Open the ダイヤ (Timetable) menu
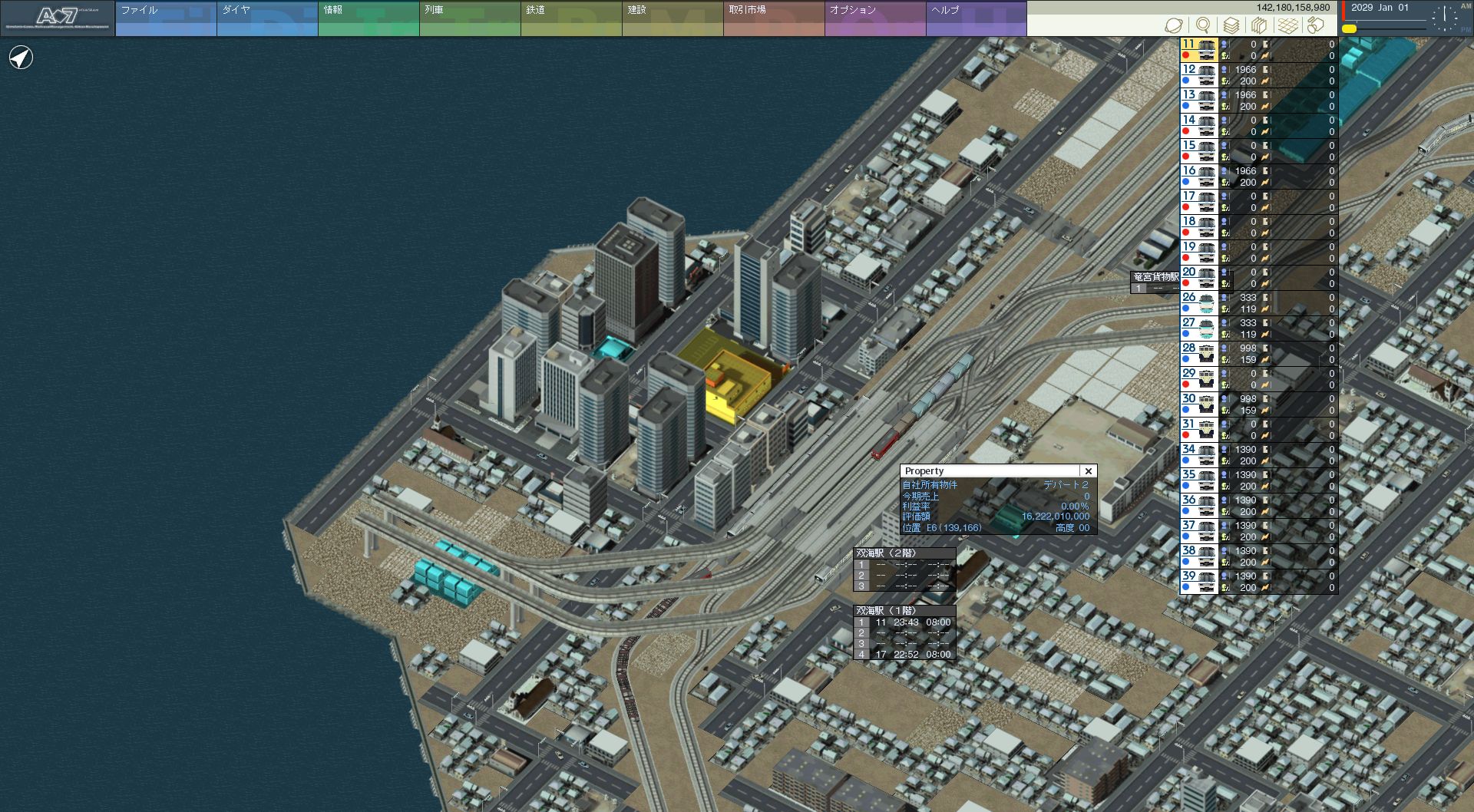 tap(266, 18)
